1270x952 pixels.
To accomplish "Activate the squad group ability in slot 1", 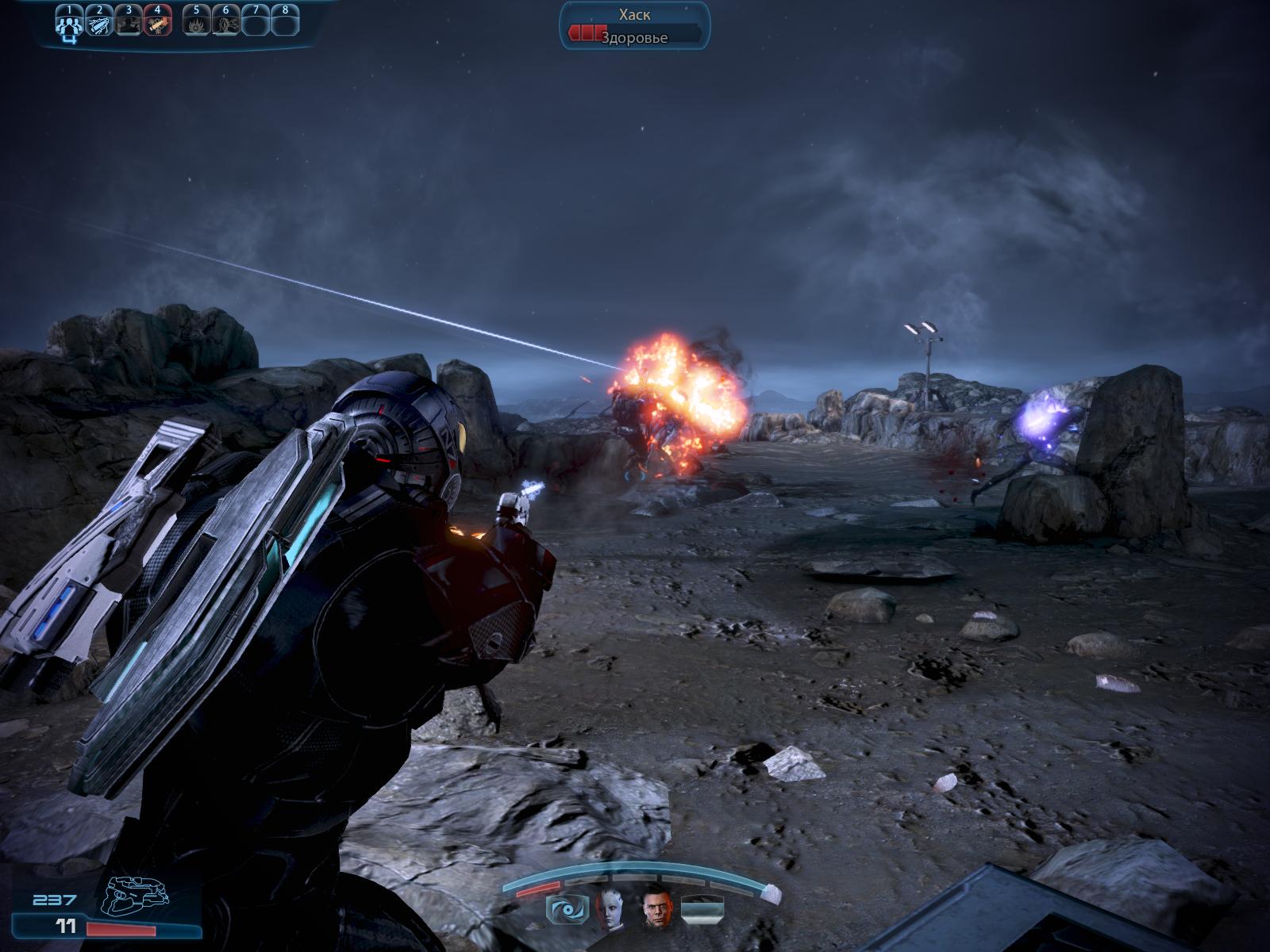I will pos(69,23).
